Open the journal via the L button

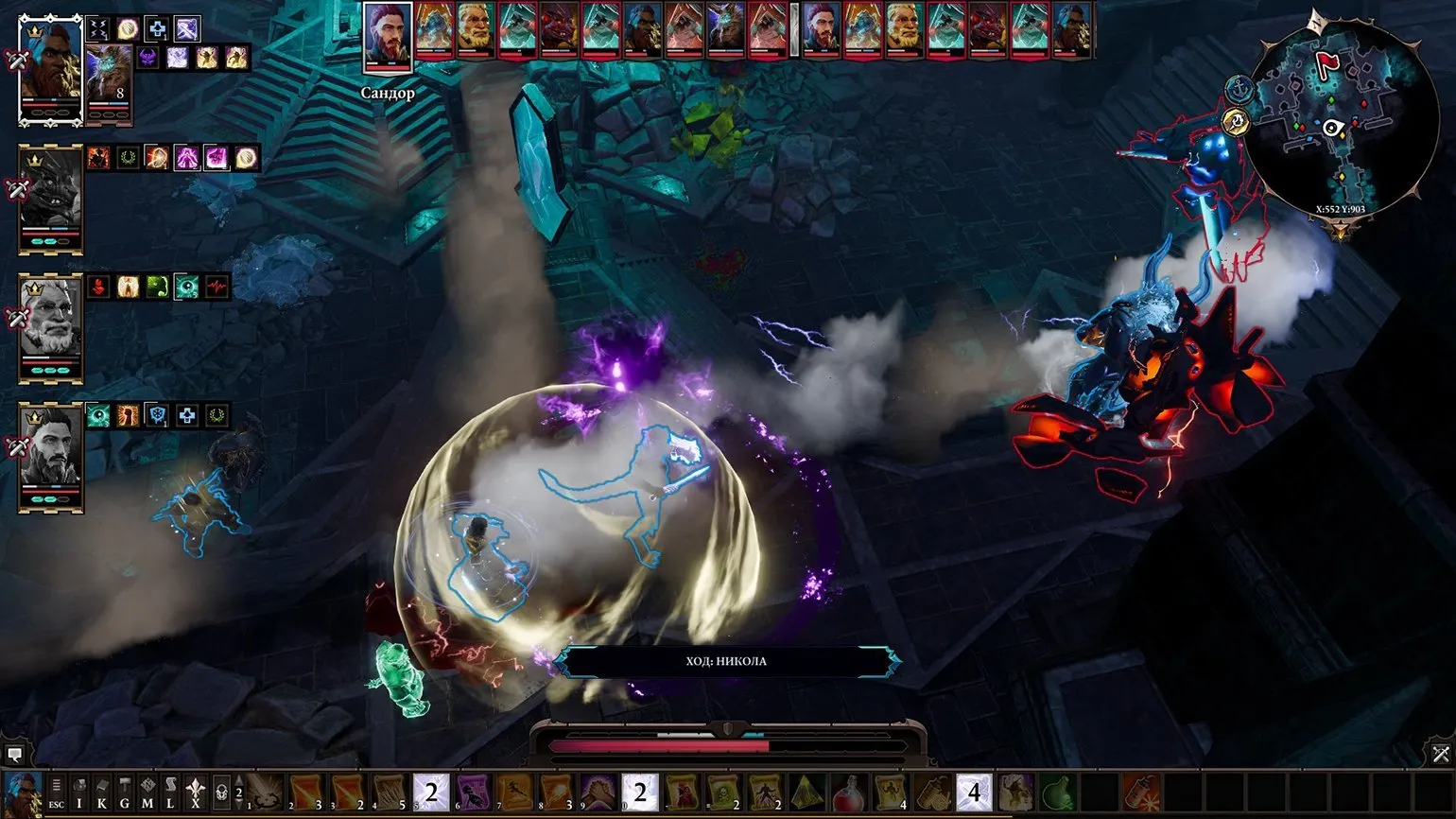pos(170,793)
